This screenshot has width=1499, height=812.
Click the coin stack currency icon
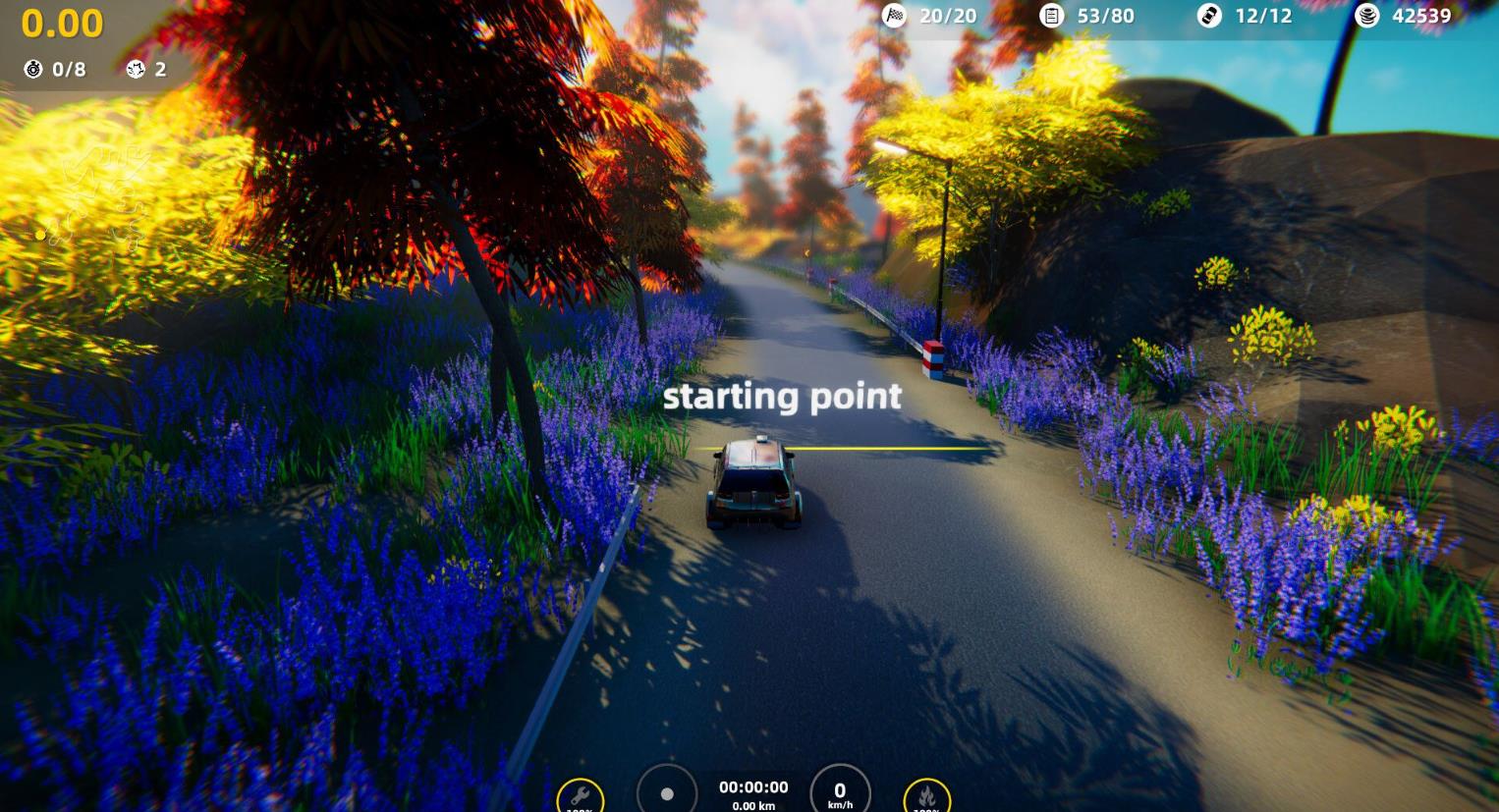click(1366, 16)
